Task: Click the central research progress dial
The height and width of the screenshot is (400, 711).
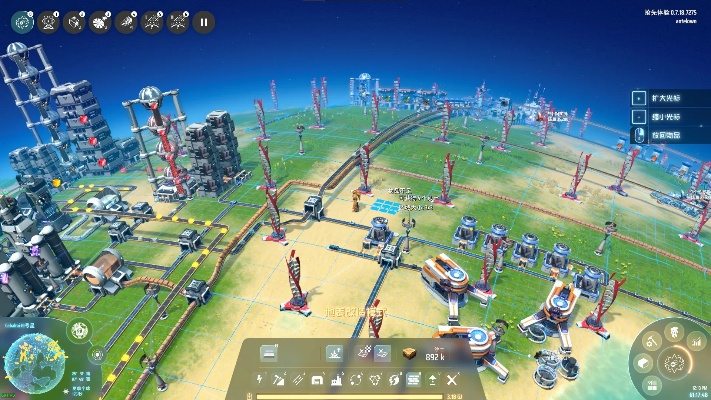Action: click(674, 362)
